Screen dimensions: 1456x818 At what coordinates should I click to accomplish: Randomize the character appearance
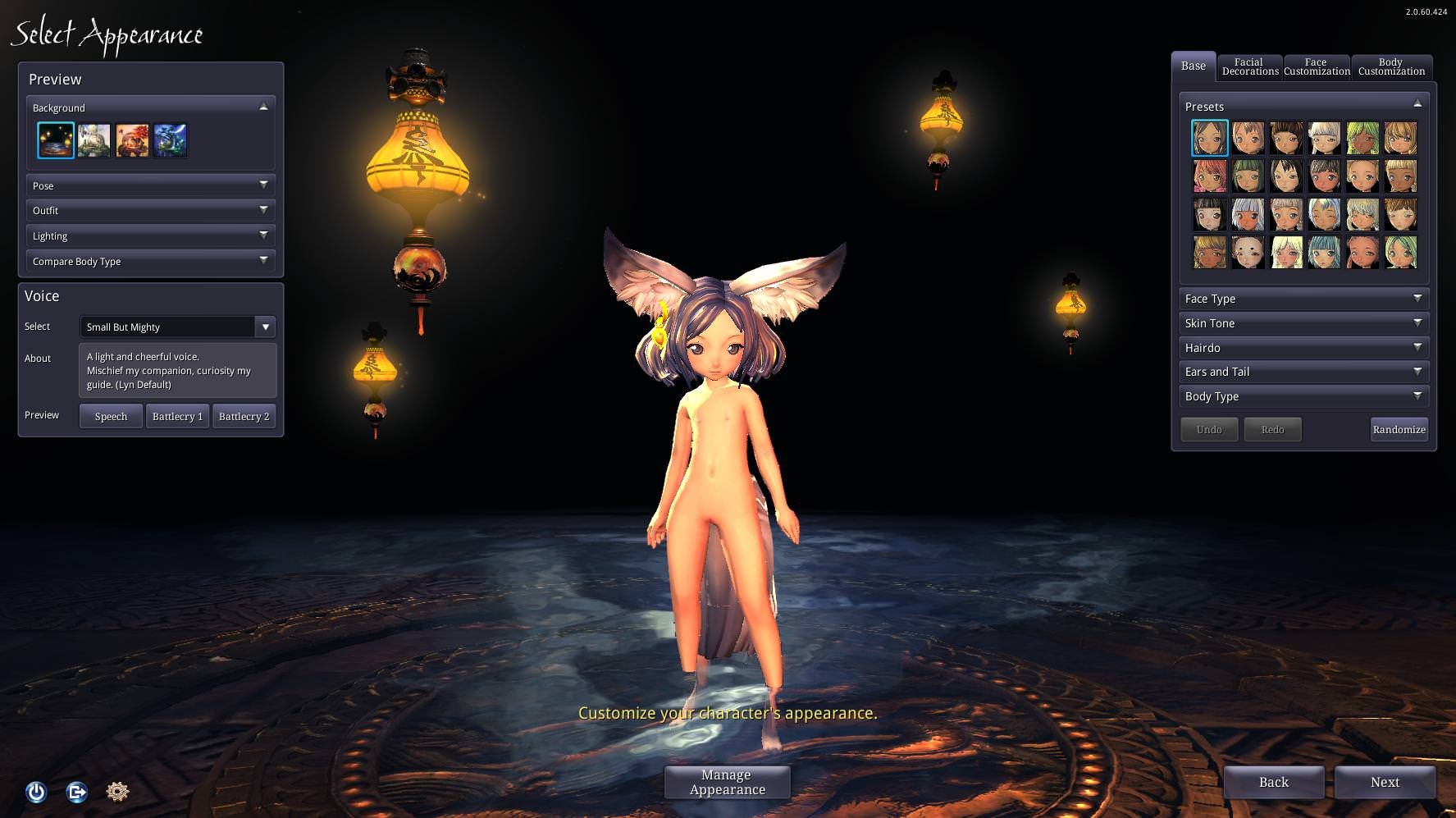pyautogui.click(x=1399, y=429)
